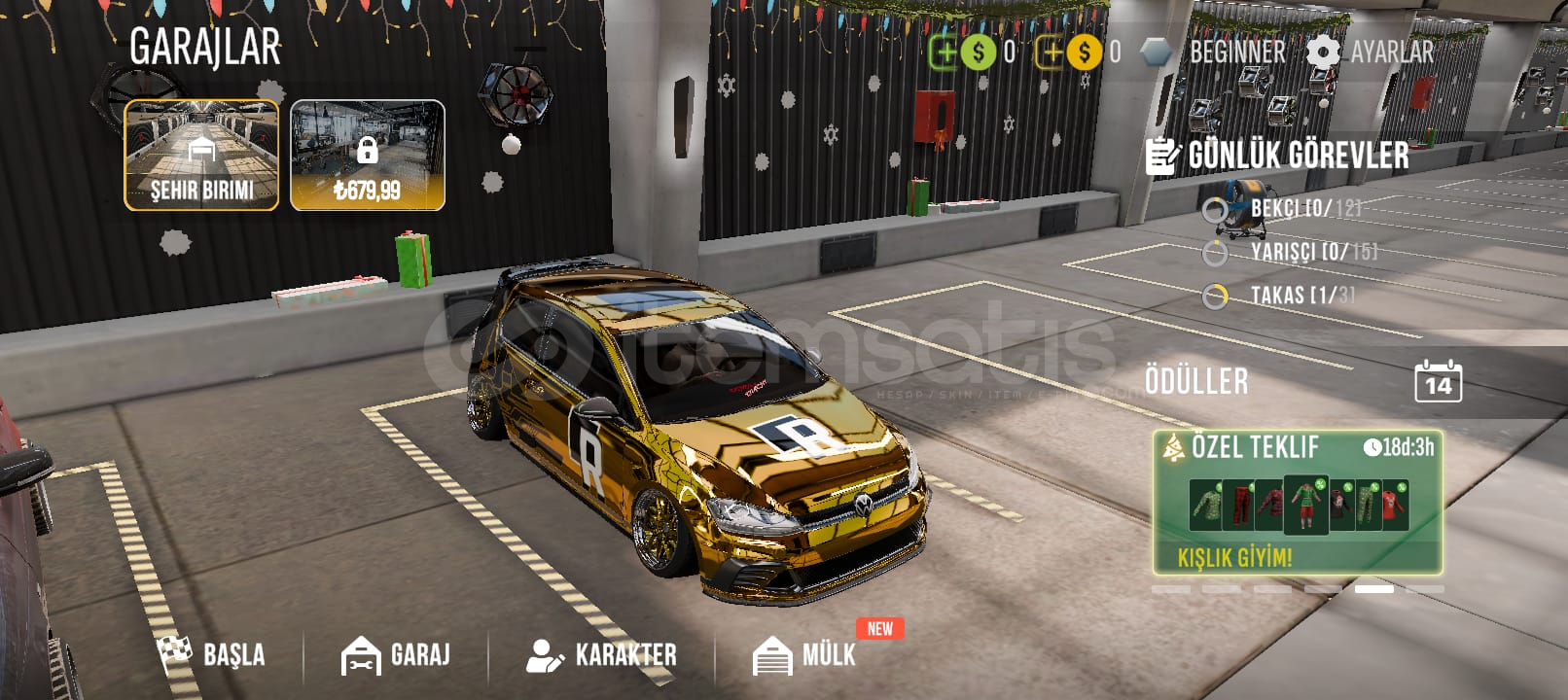The width and height of the screenshot is (1568, 700).
Task: Open the Günlük Görevler daily tasks panel
Action: [1278, 156]
